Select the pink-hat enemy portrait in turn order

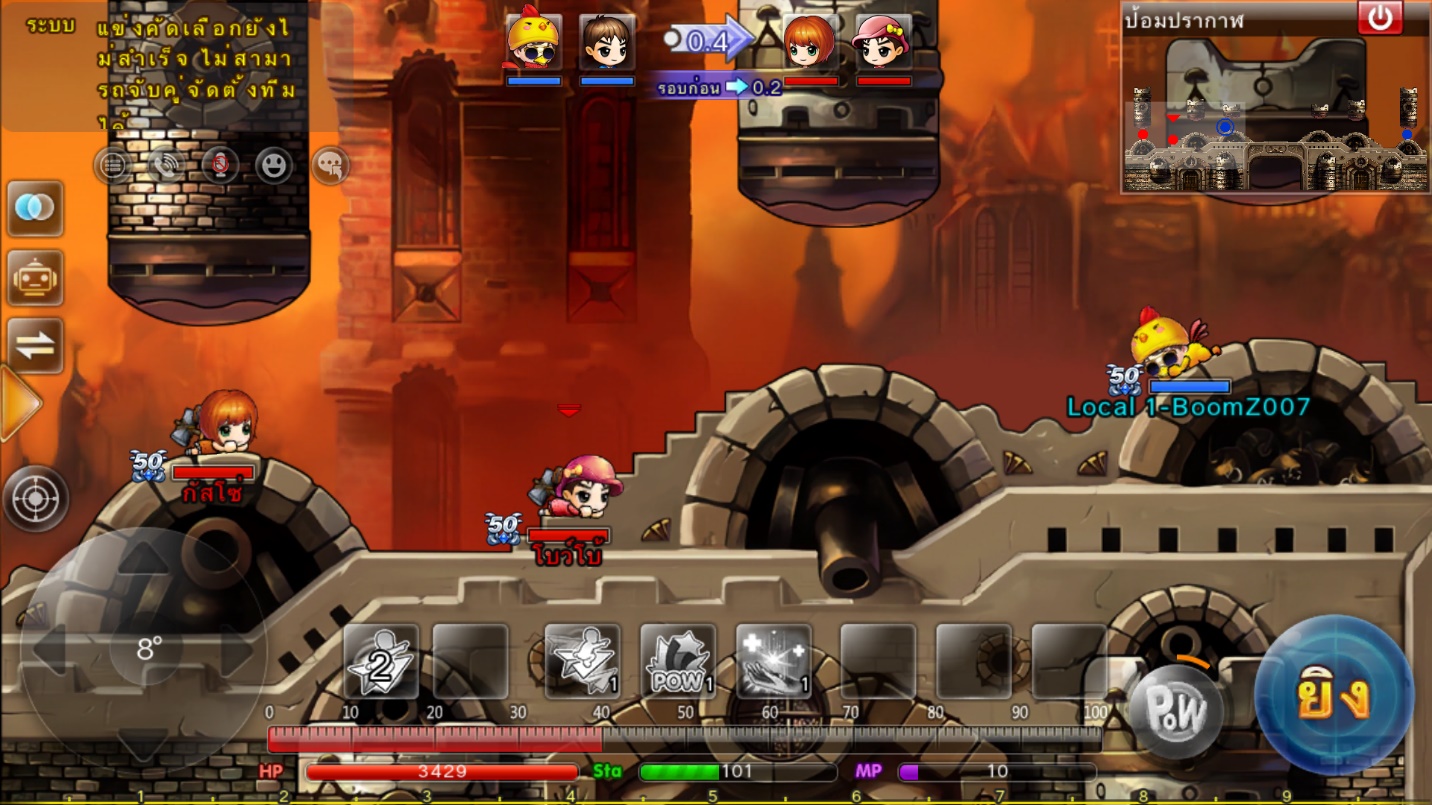tap(883, 42)
